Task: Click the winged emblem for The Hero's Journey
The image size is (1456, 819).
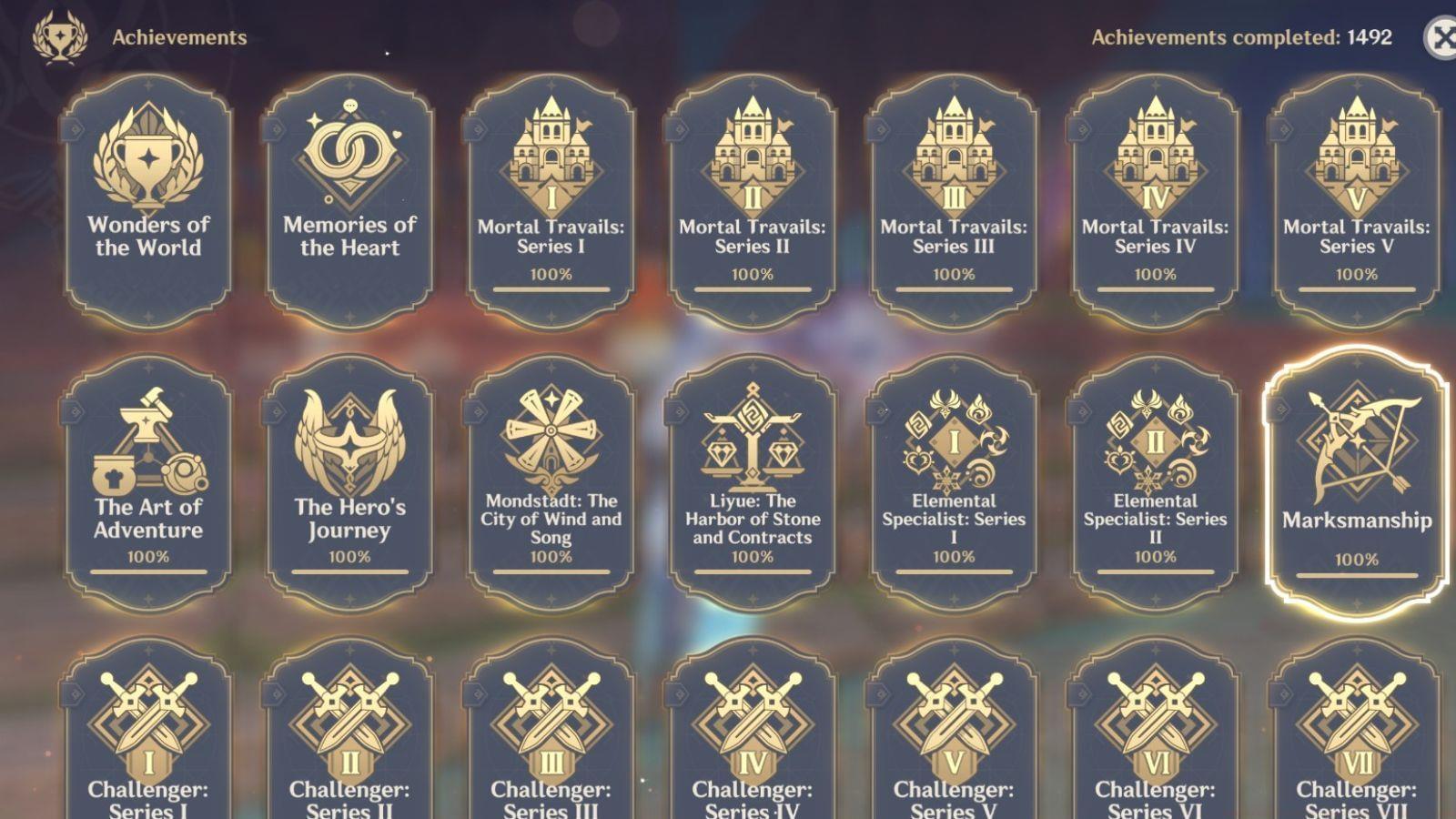Action: 349,435
